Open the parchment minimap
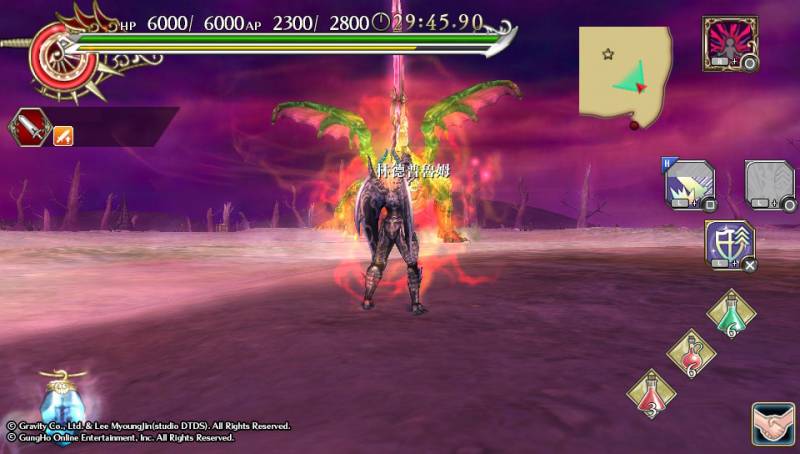The width and height of the screenshot is (800, 454). (625, 76)
